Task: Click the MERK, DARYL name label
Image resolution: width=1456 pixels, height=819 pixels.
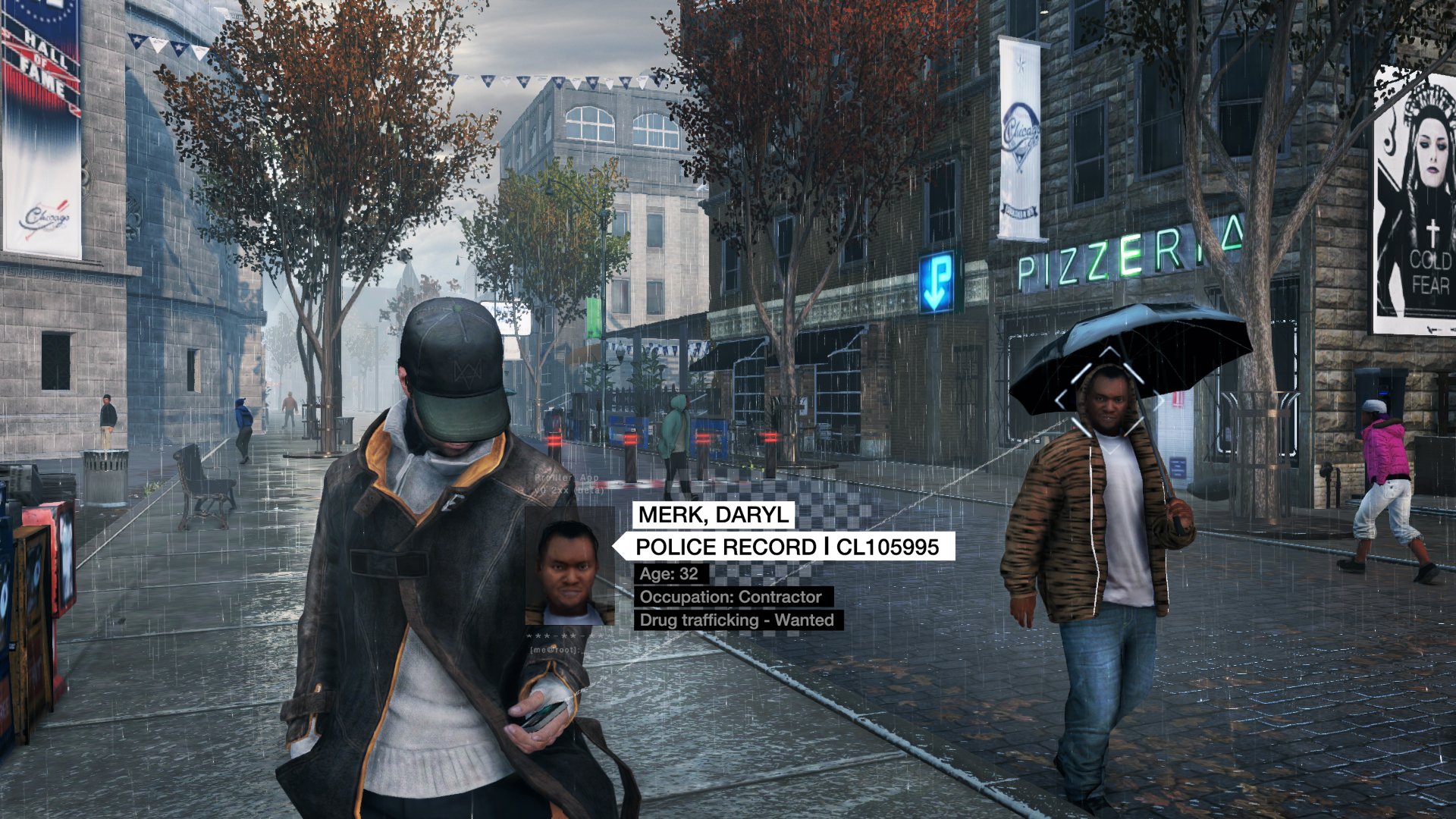Action: [714, 515]
